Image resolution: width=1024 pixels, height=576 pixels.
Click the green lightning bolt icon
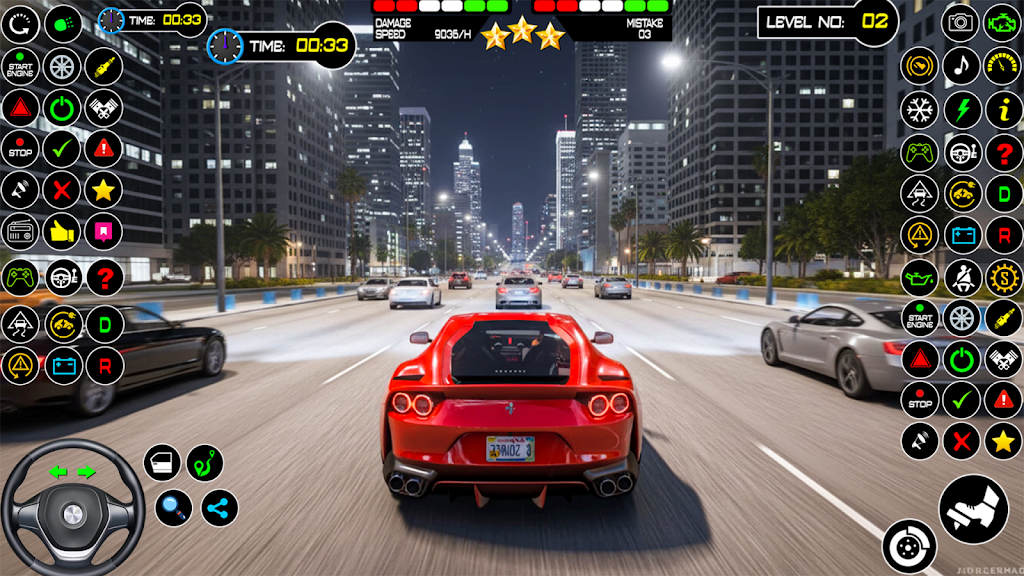961,110
